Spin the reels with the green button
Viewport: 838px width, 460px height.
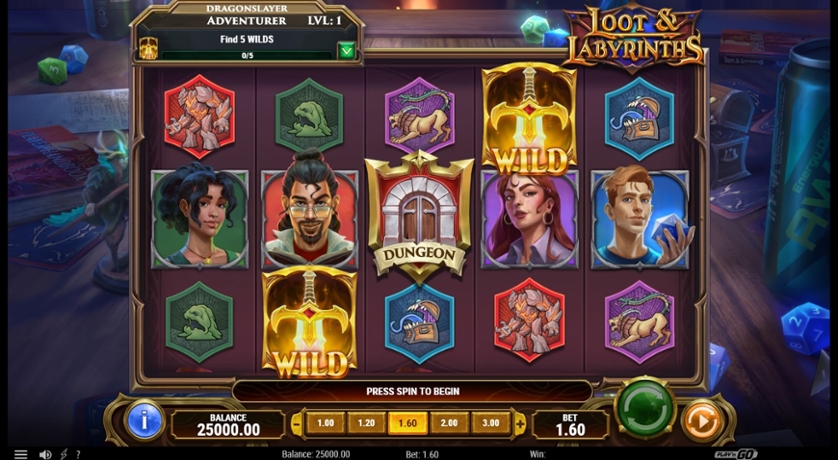pyautogui.click(x=643, y=408)
